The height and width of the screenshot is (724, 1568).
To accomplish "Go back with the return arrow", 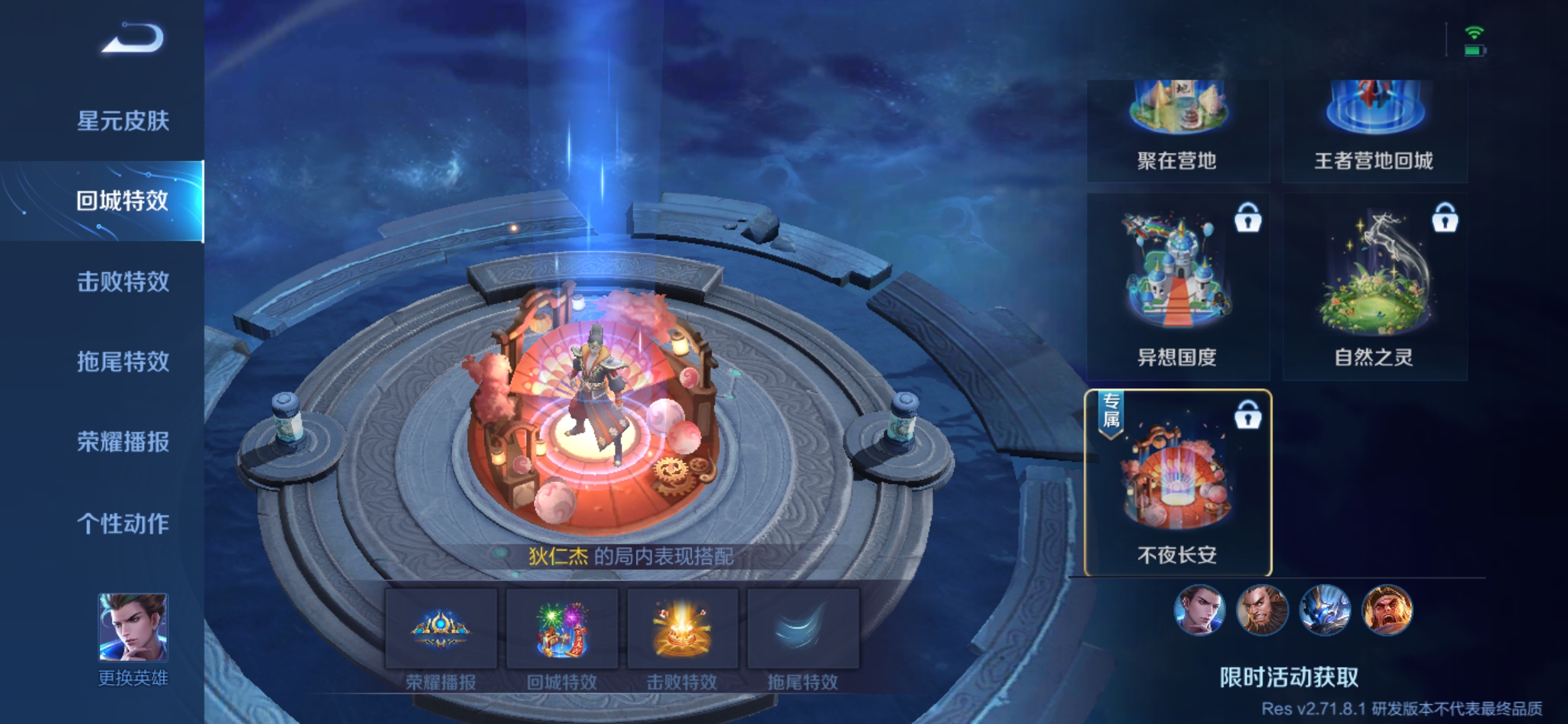I will pyautogui.click(x=133, y=39).
